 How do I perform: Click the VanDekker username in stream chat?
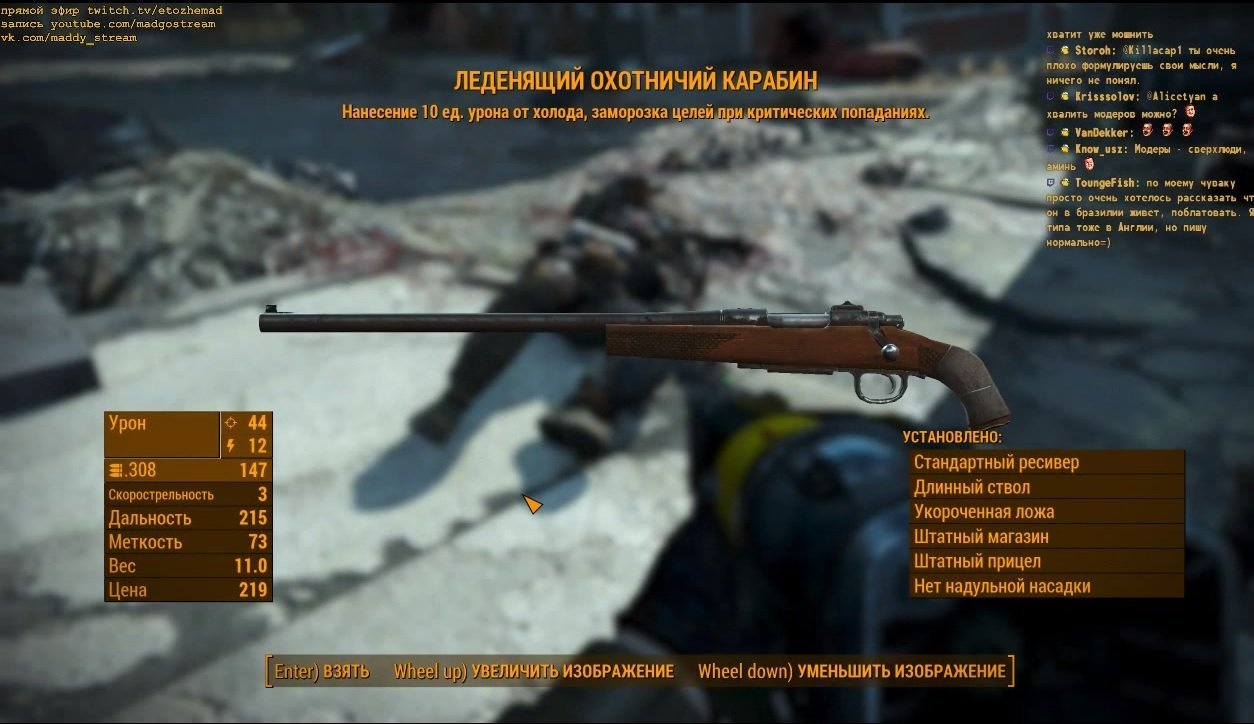1103,132
